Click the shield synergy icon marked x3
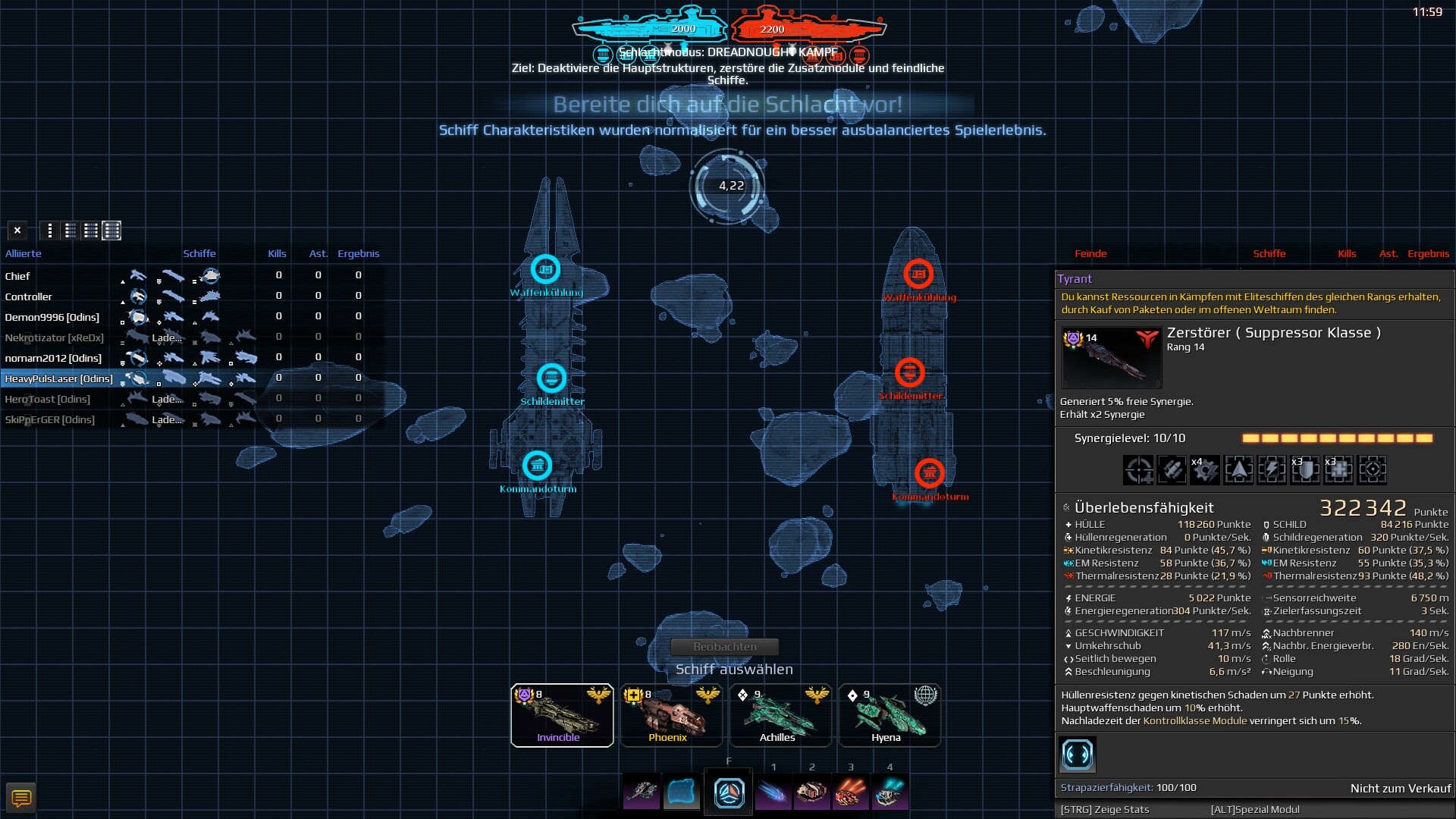Viewport: 1456px width, 819px height. click(x=1305, y=470)
